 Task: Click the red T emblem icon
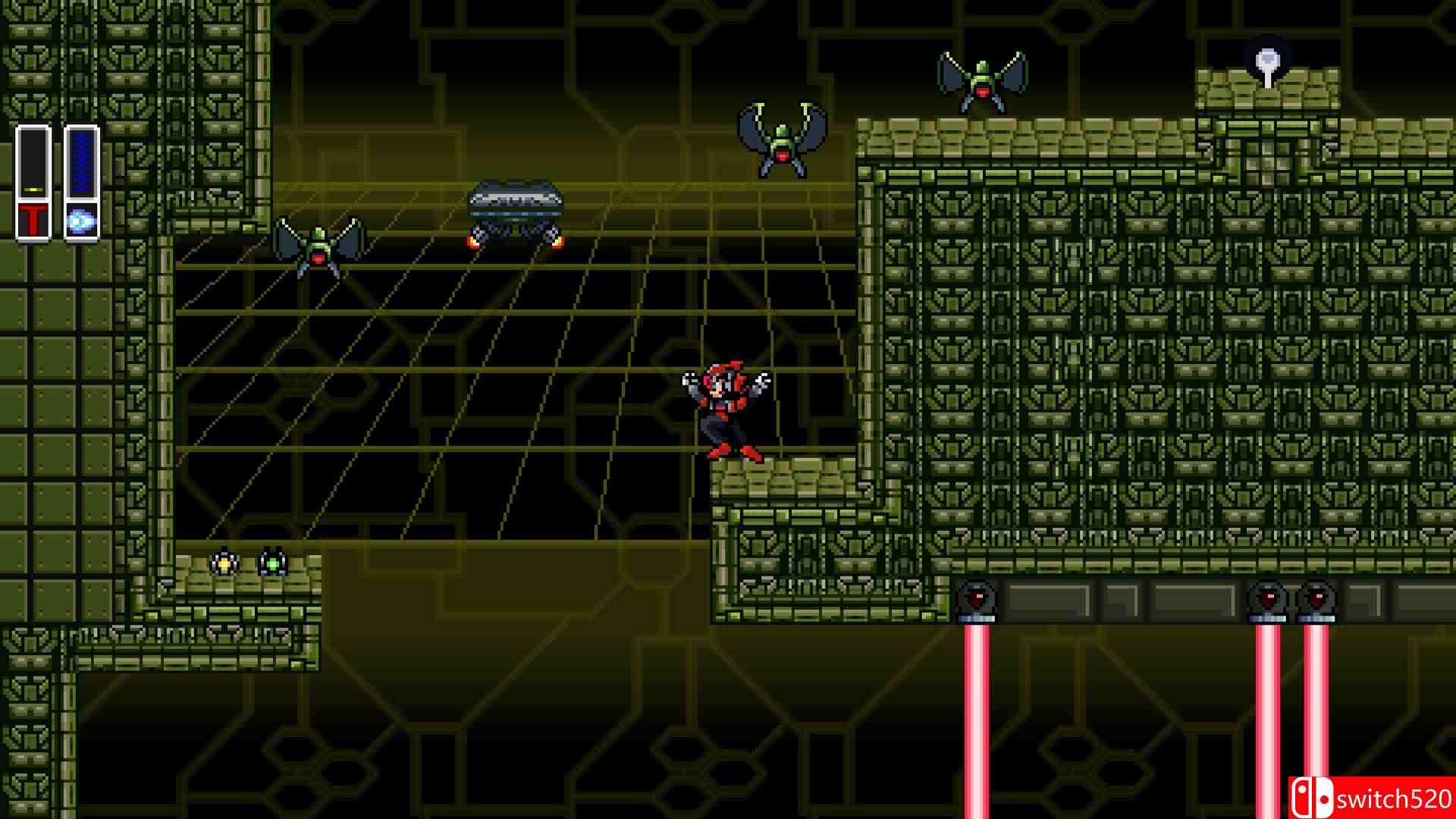pyautogui.click(x=33, y=220)
